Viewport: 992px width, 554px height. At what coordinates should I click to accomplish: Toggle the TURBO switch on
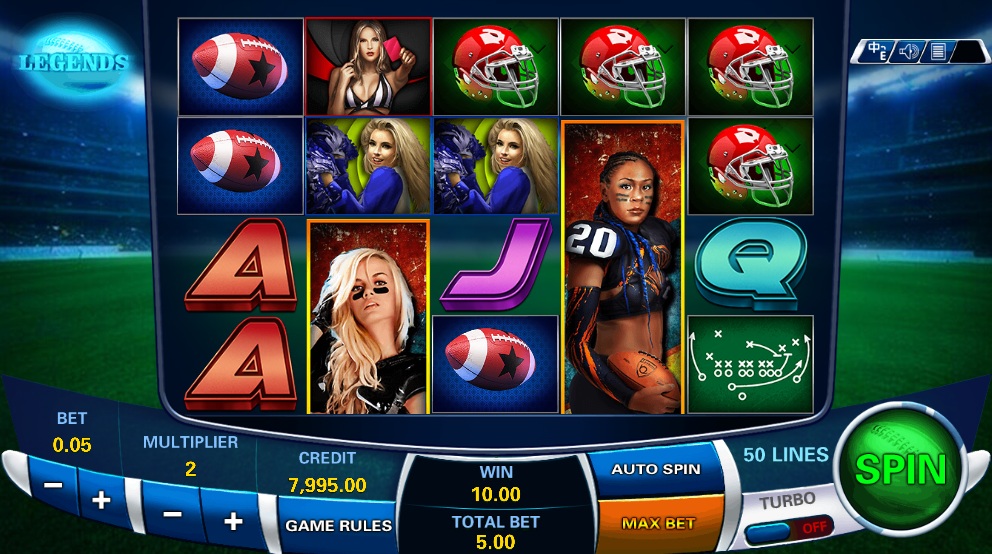click(x=790, y=526)
